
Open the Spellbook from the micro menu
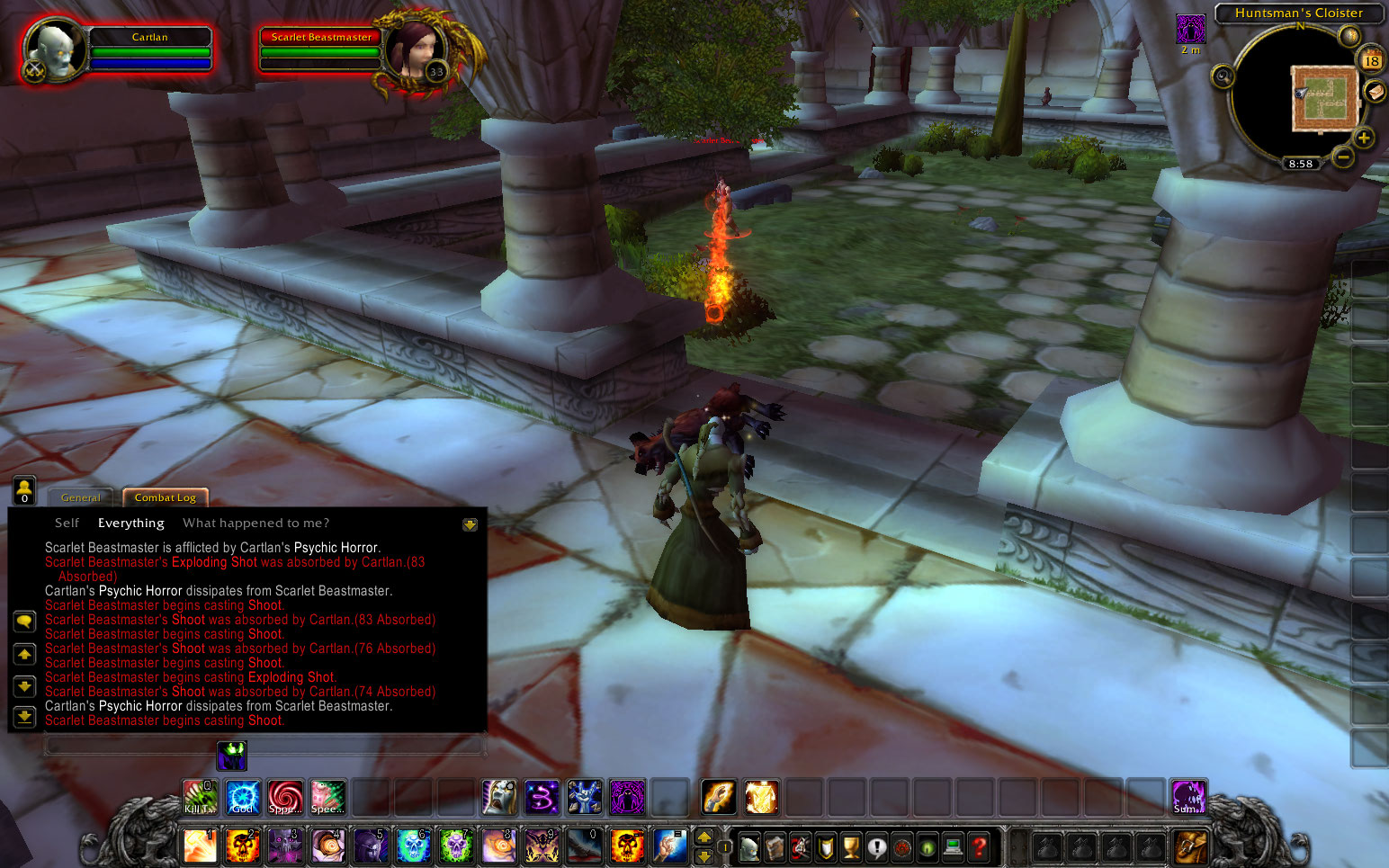776,847
